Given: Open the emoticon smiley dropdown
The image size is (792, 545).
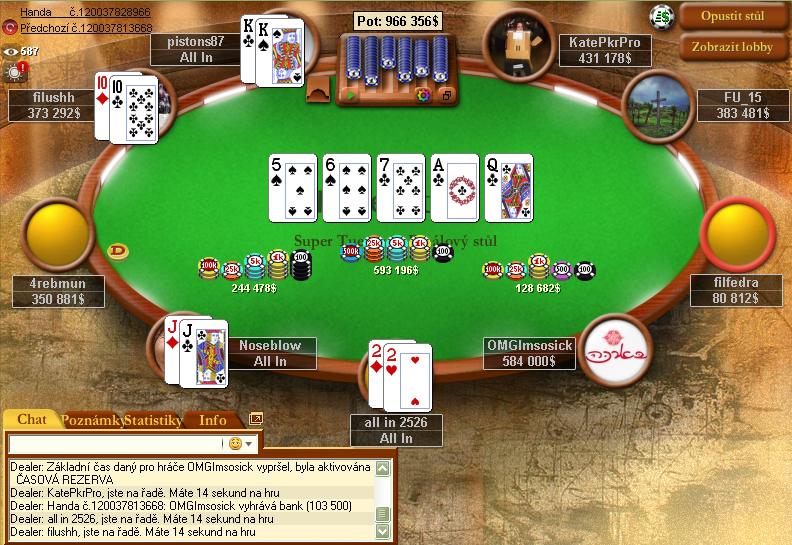Looking at the screenshot, I should (241, 443).
